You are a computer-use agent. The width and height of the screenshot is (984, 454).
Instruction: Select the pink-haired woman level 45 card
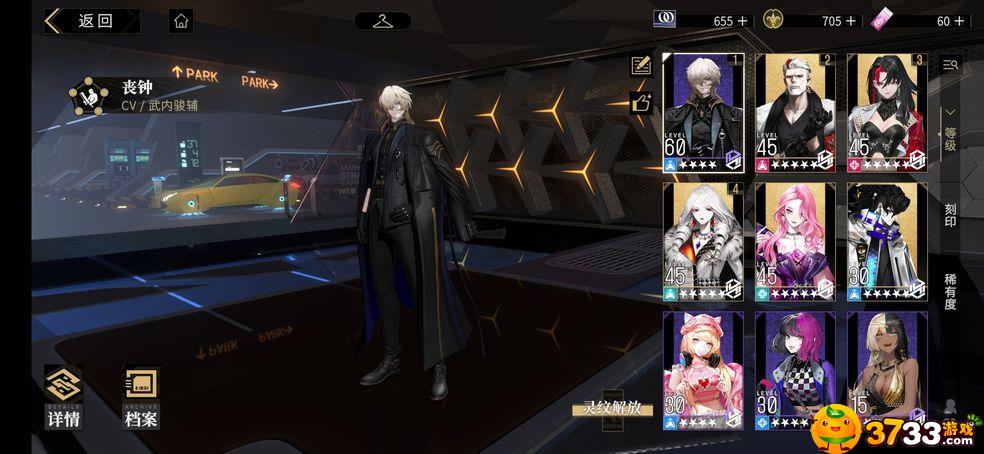tap(795, 241)
